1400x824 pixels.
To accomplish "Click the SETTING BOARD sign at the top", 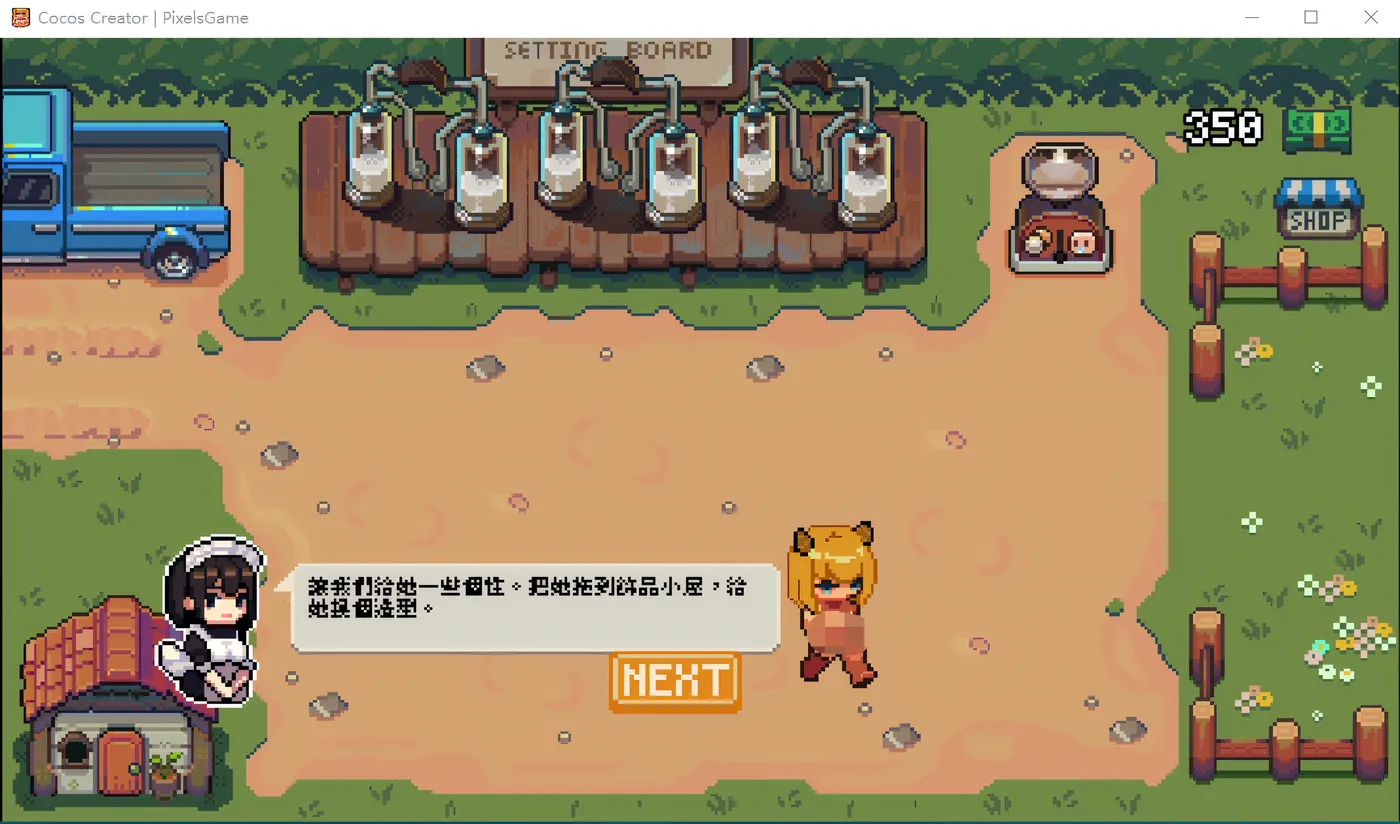I will click(610, 50).
